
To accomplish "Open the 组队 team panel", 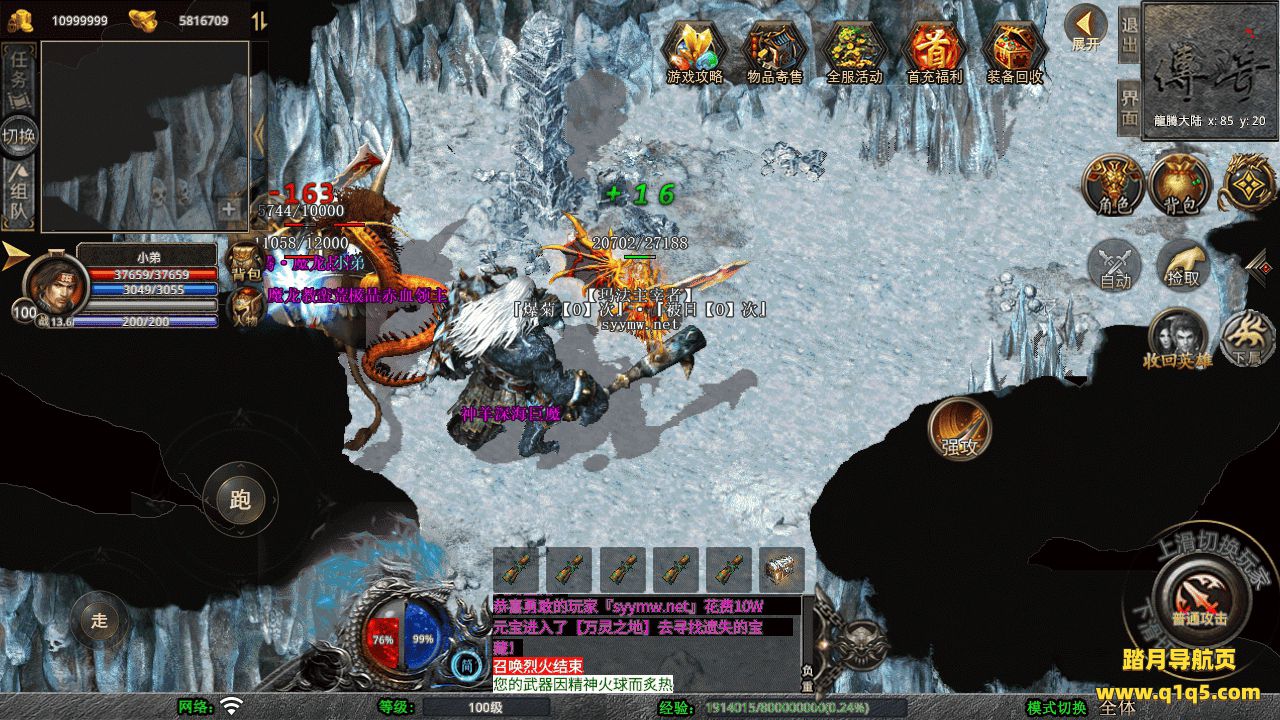I will tap(19, 195).
